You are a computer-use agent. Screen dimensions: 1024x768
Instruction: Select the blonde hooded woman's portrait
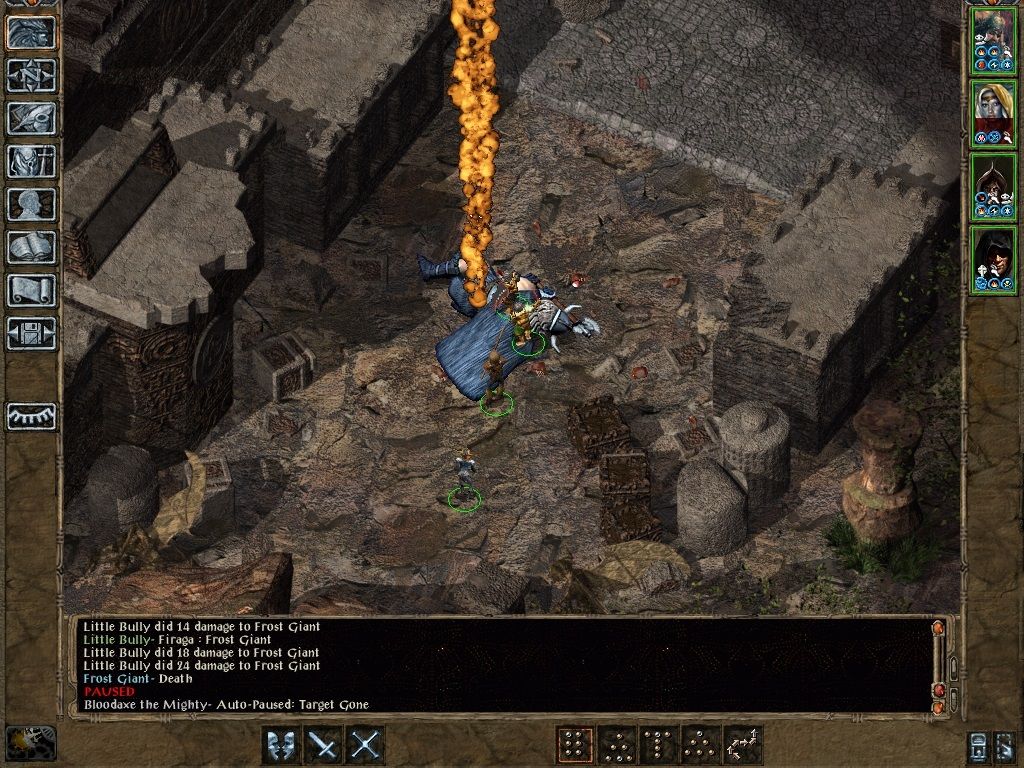point(993,113)
